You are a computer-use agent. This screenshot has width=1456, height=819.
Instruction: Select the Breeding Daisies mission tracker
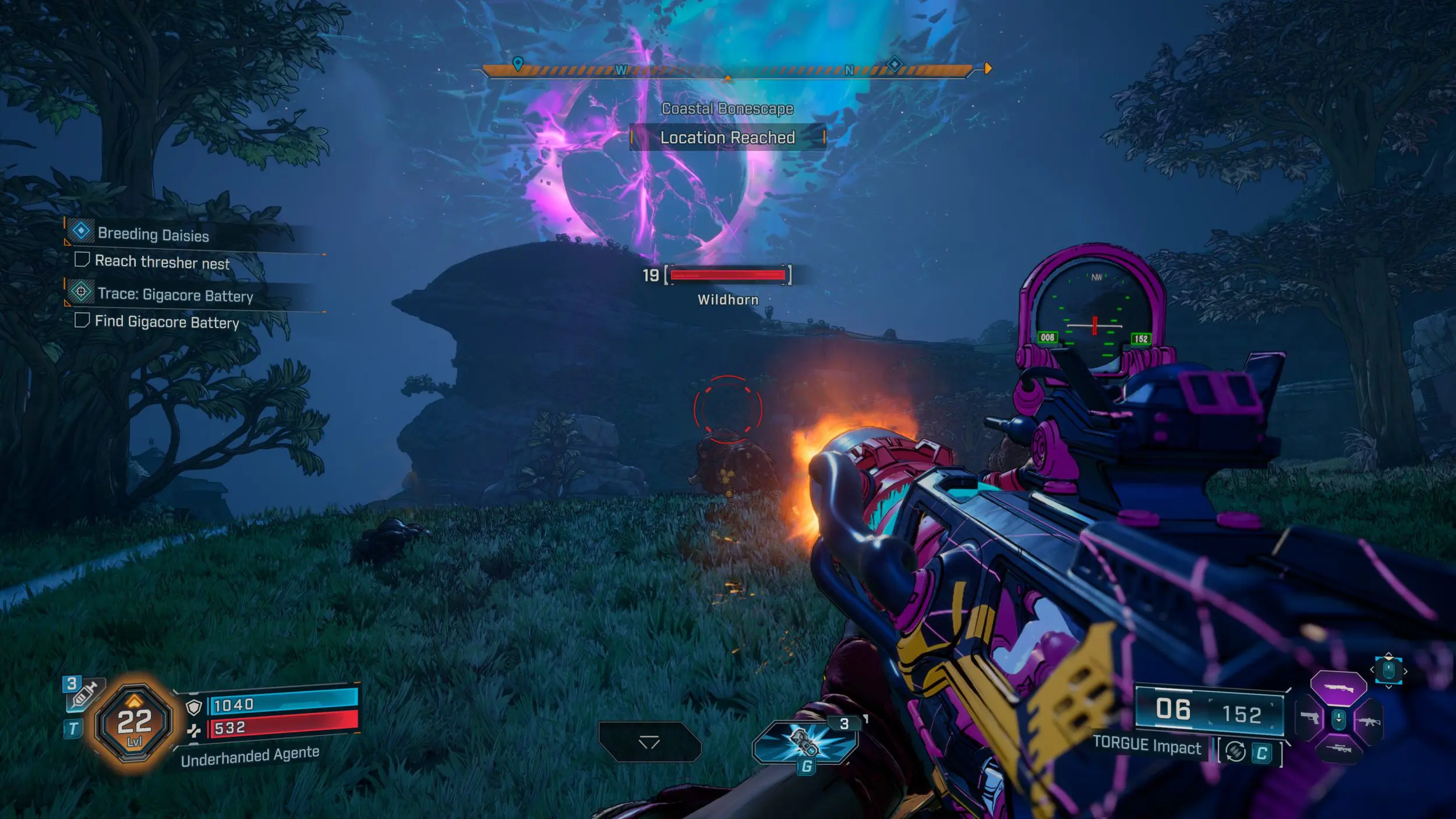click(x=153, y=234)
